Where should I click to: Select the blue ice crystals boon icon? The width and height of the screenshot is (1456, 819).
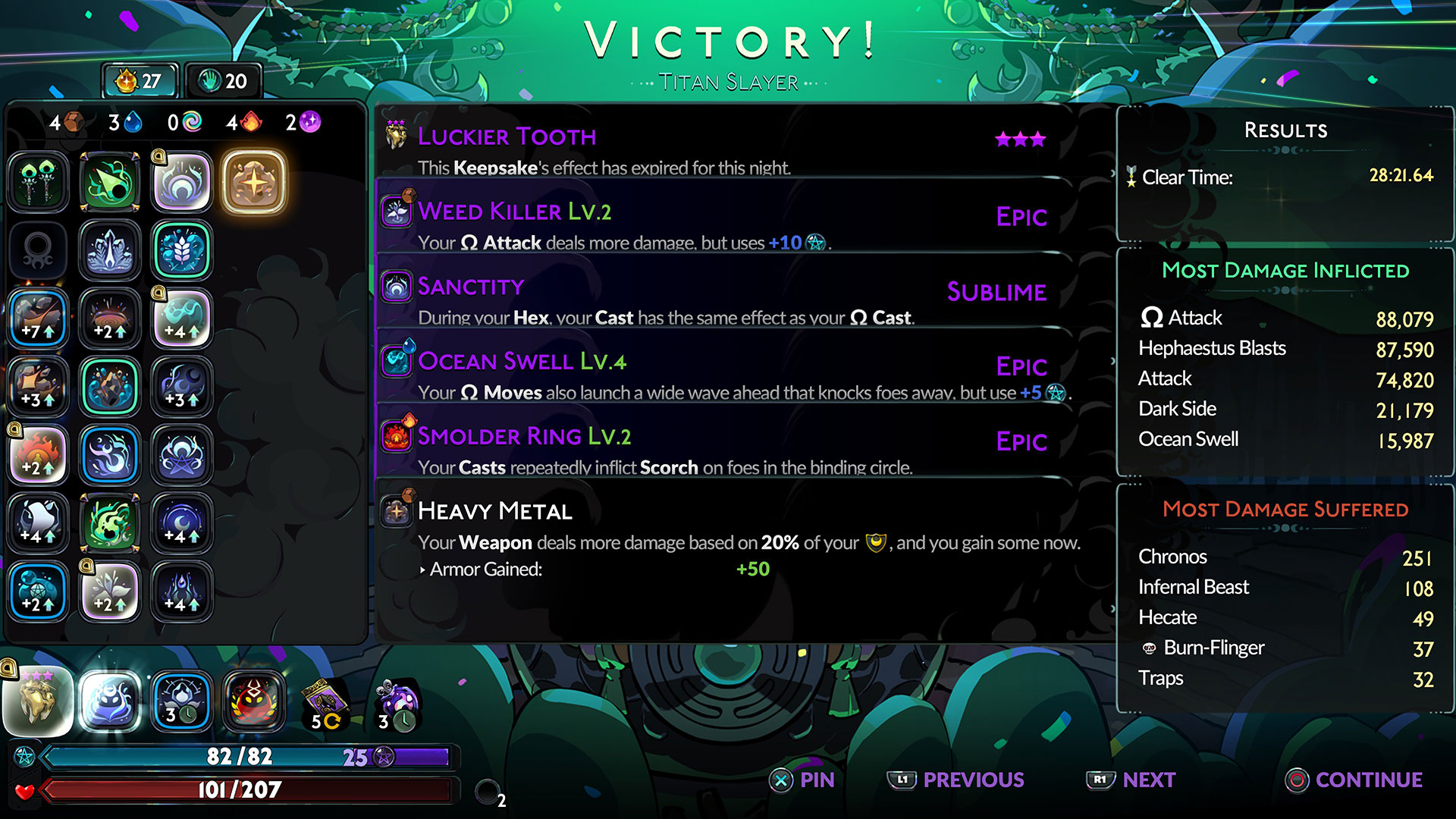click(110, 251)
